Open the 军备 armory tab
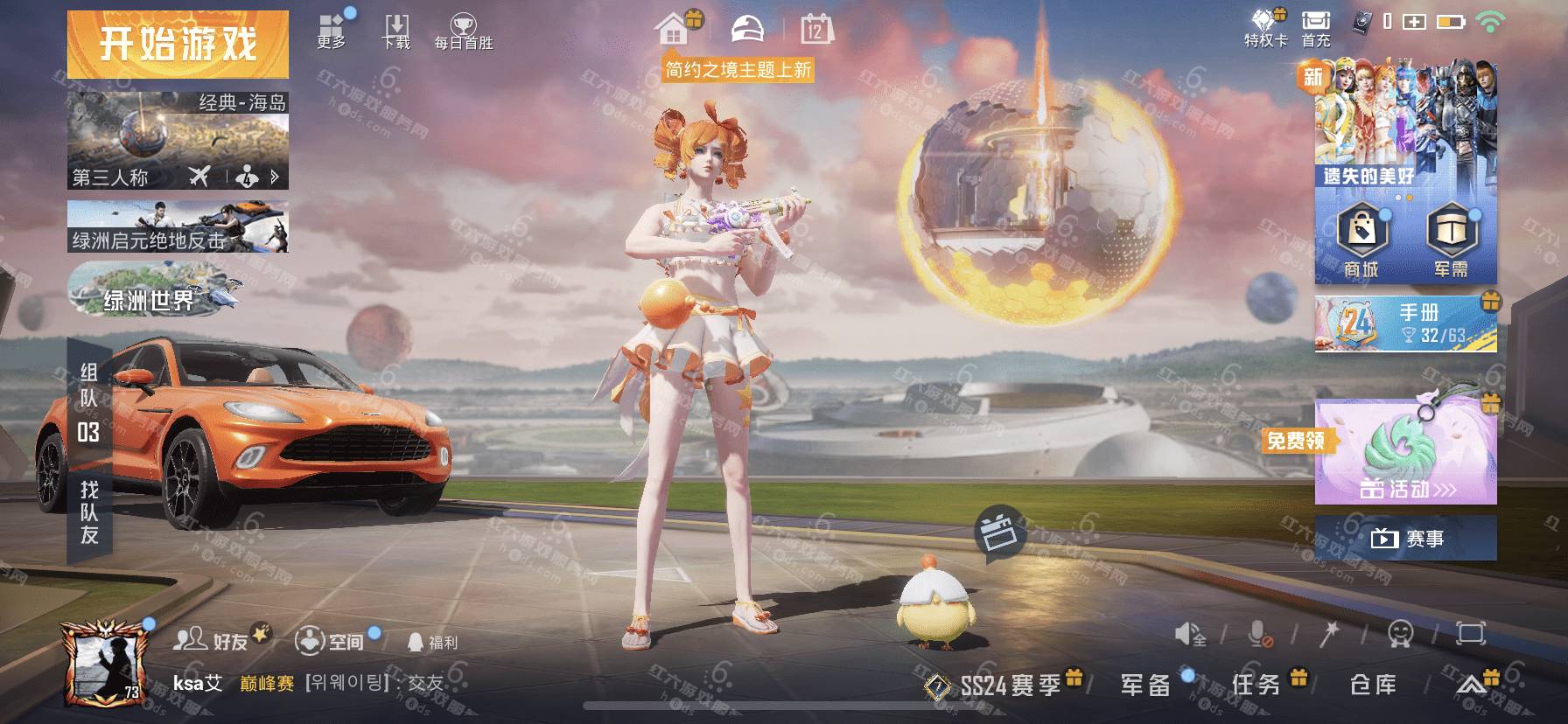 (1145, 685)
